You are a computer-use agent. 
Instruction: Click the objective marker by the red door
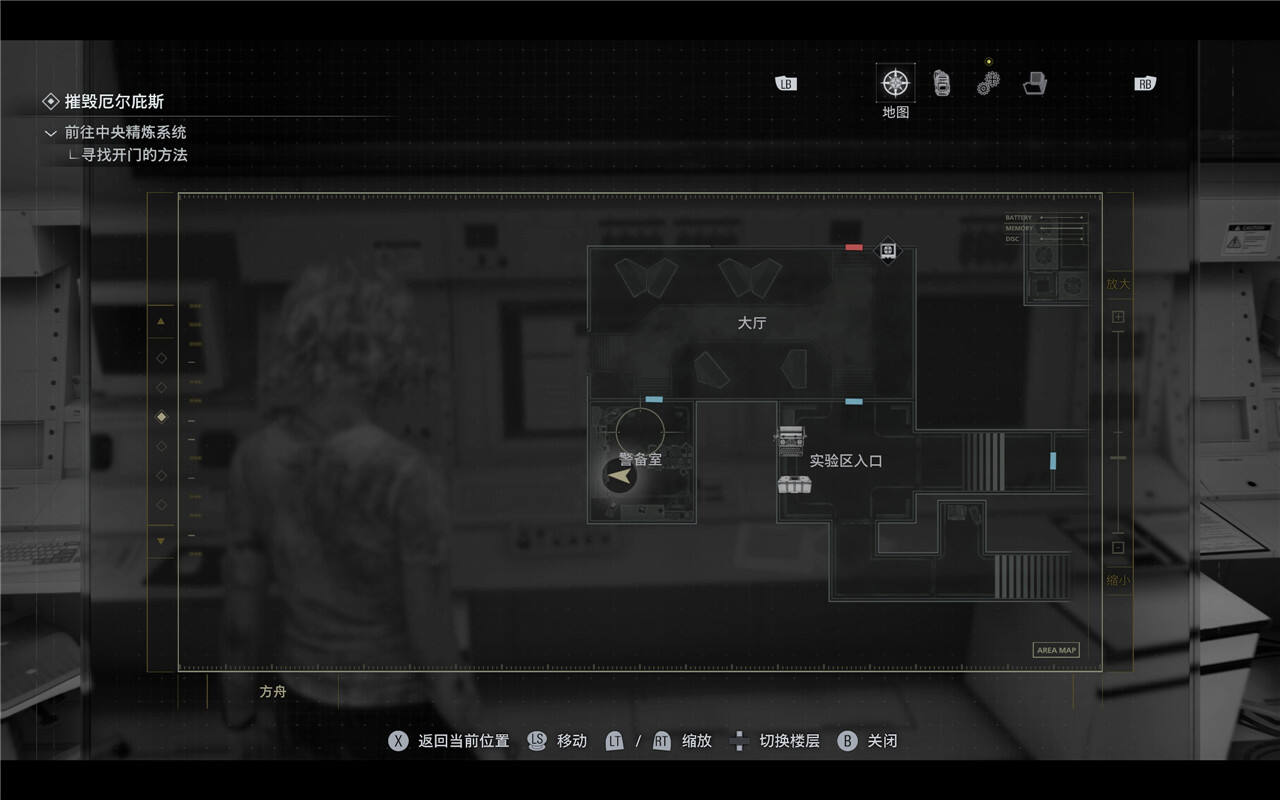coord(888,249)
